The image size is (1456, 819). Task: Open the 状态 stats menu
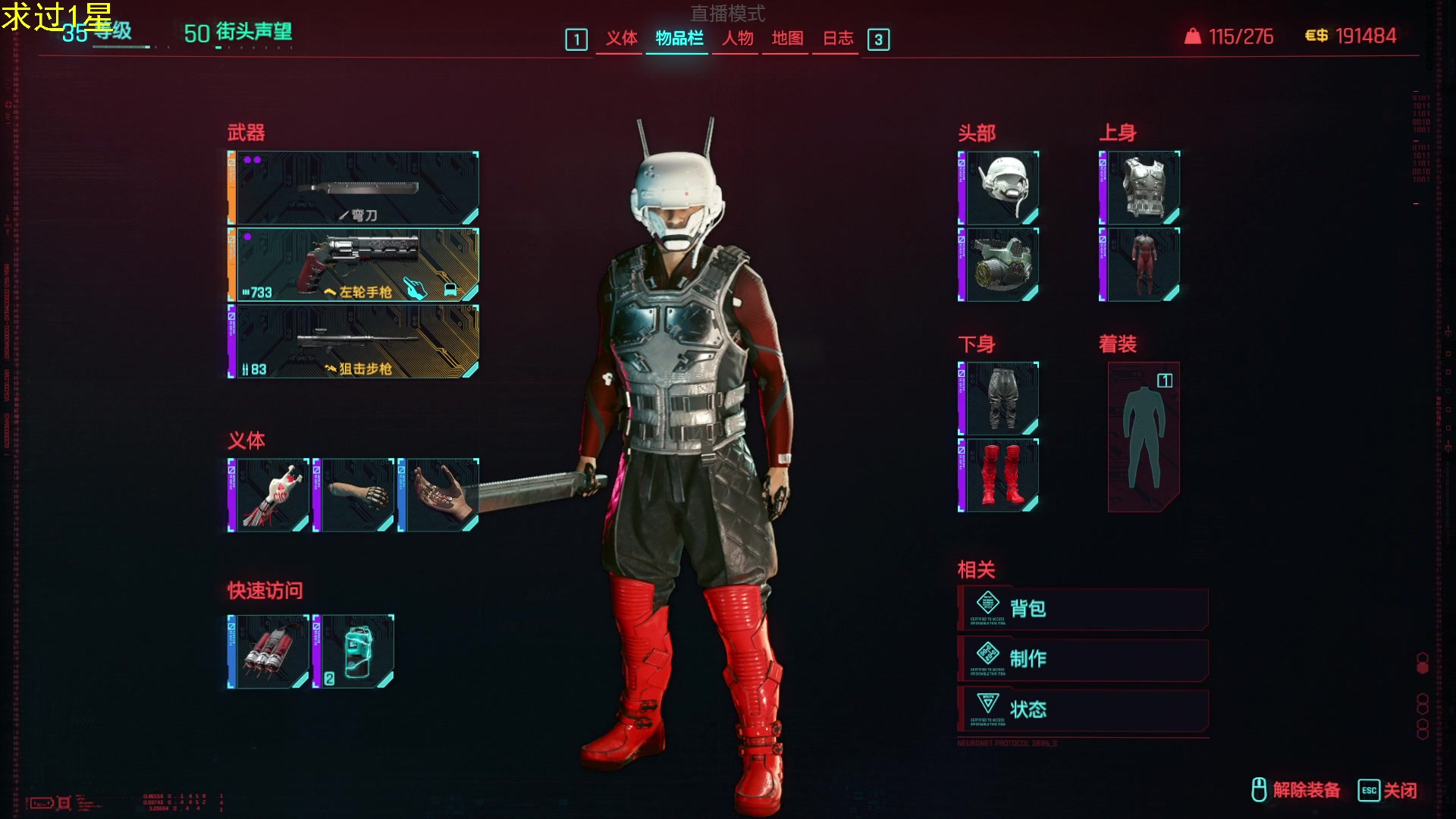click(1083, 710)
